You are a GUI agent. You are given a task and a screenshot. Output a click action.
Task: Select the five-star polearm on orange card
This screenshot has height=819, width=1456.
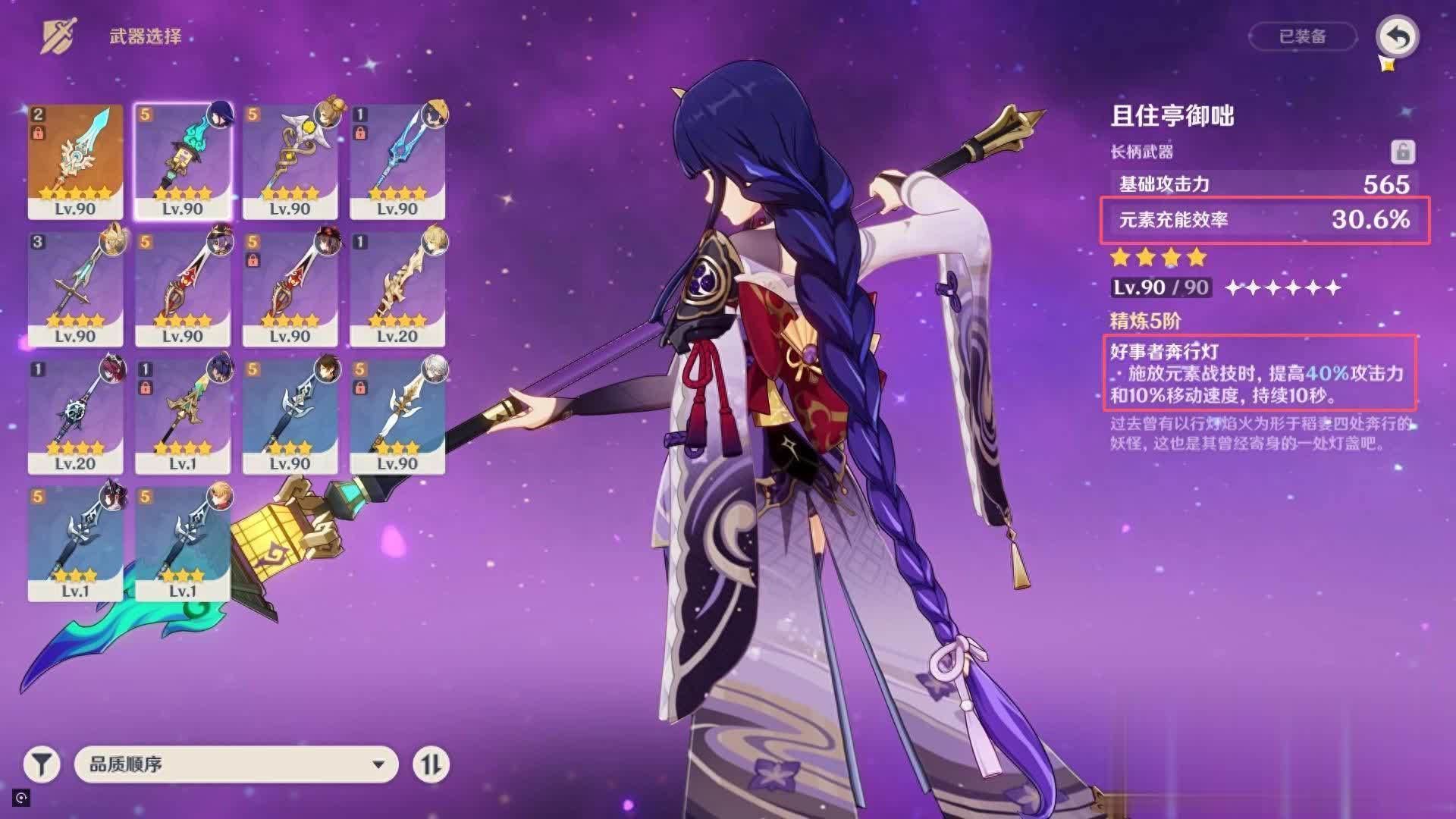75,161
